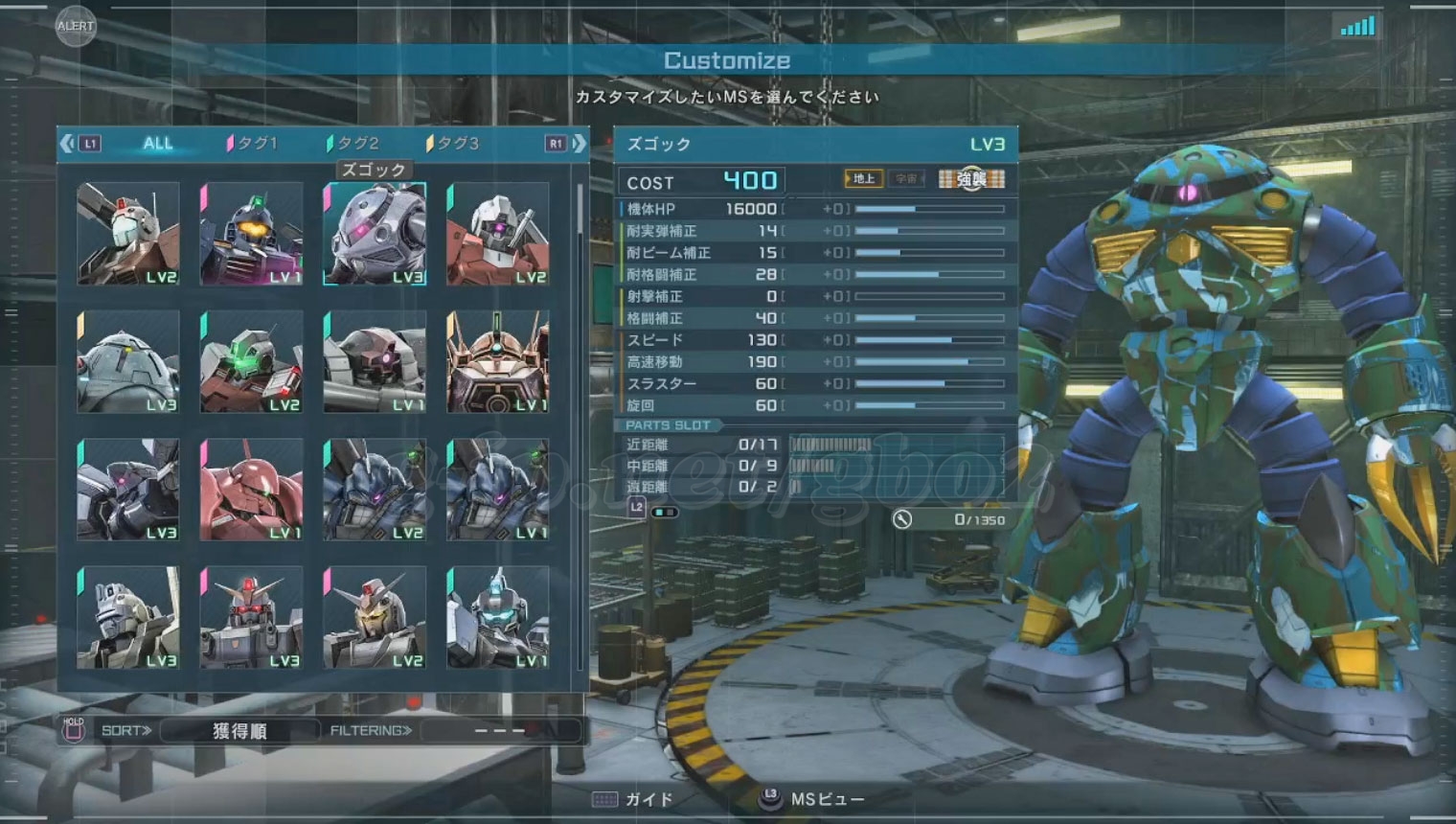Switch to the ALL tab
This screenshot has height=824, width=1456.
[157, 144]
